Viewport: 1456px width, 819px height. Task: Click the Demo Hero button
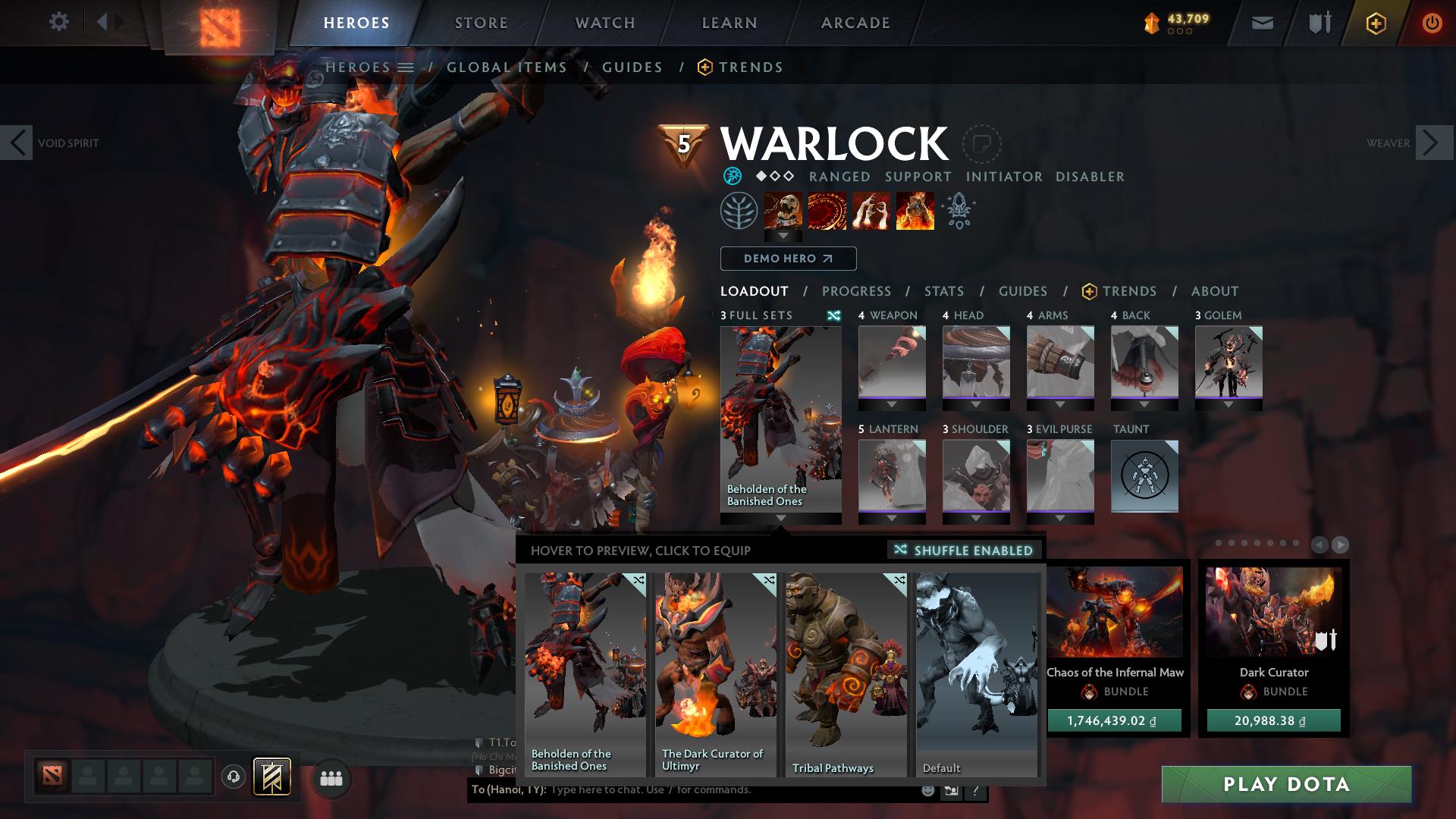(787, 259)
